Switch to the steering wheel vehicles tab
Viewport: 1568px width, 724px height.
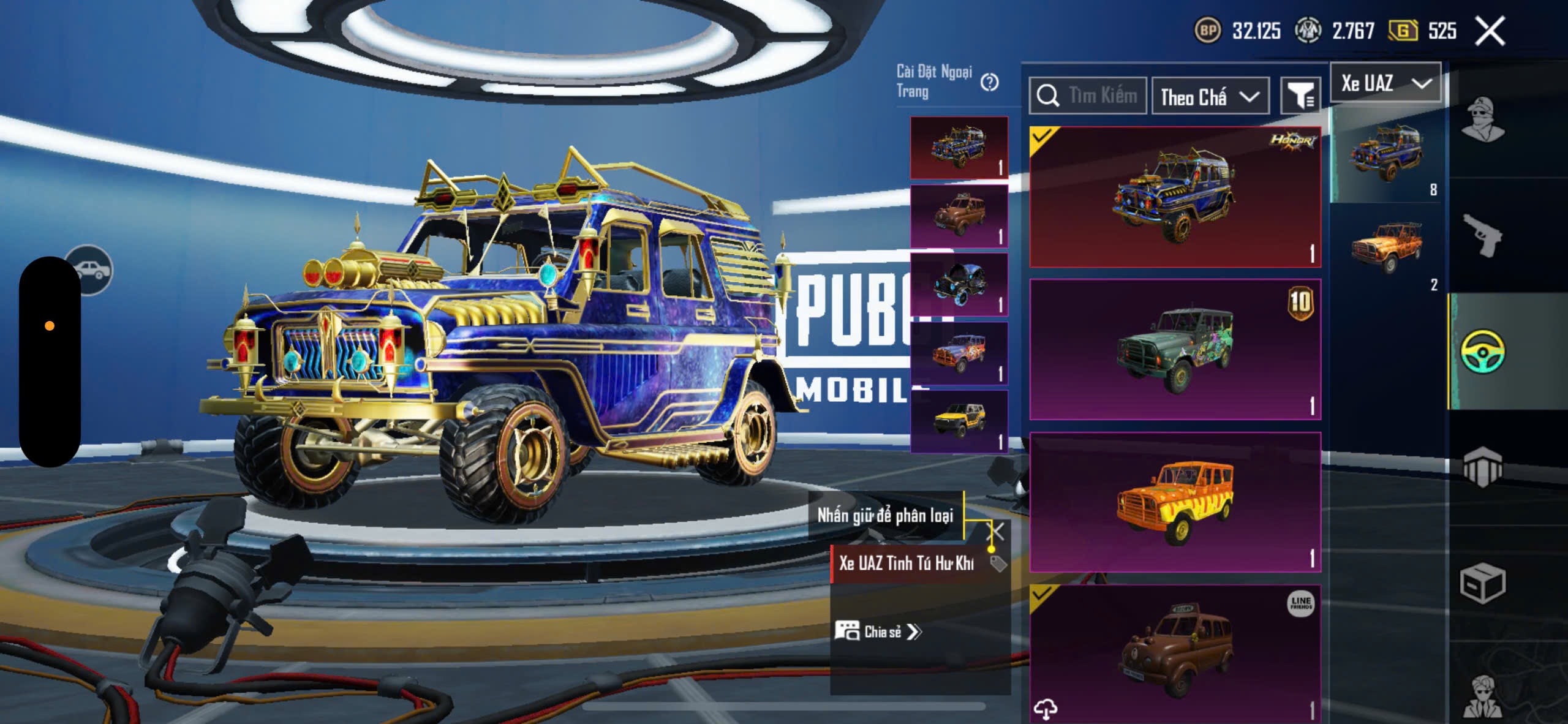tap(1482, 351)
